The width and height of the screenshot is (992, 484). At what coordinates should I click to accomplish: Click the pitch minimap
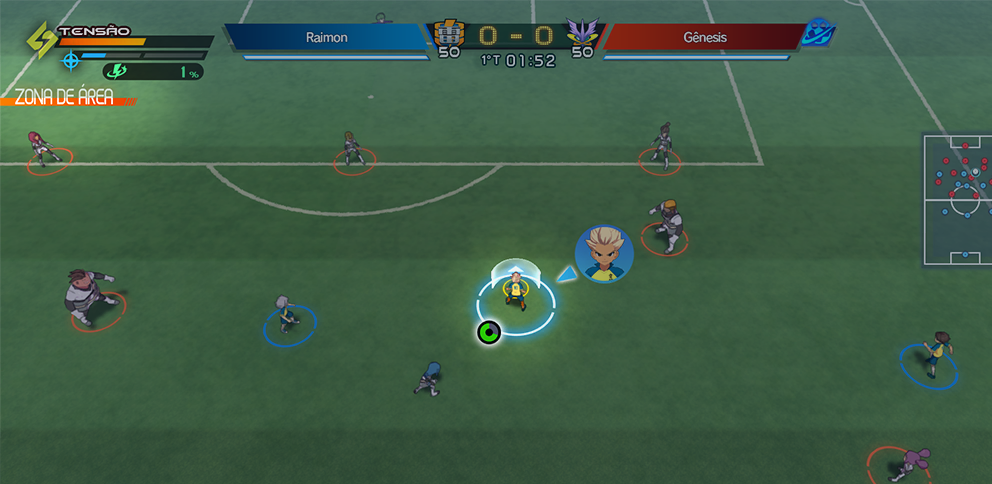[x=956, y=200]
